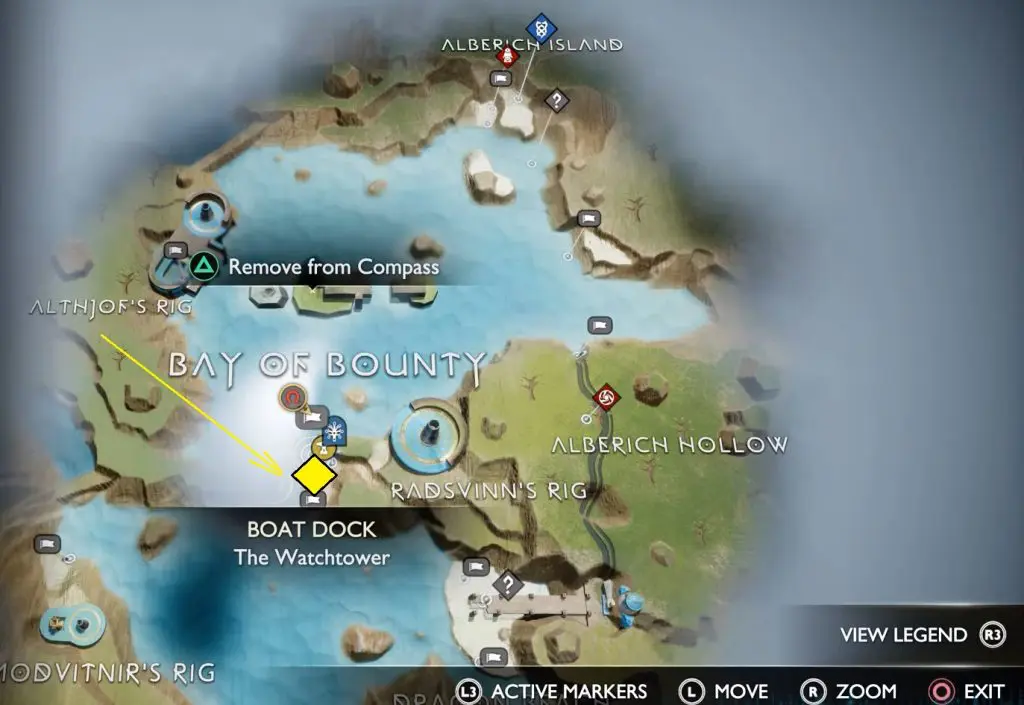Click the red horseshoe circle marker

click(292, 398)
